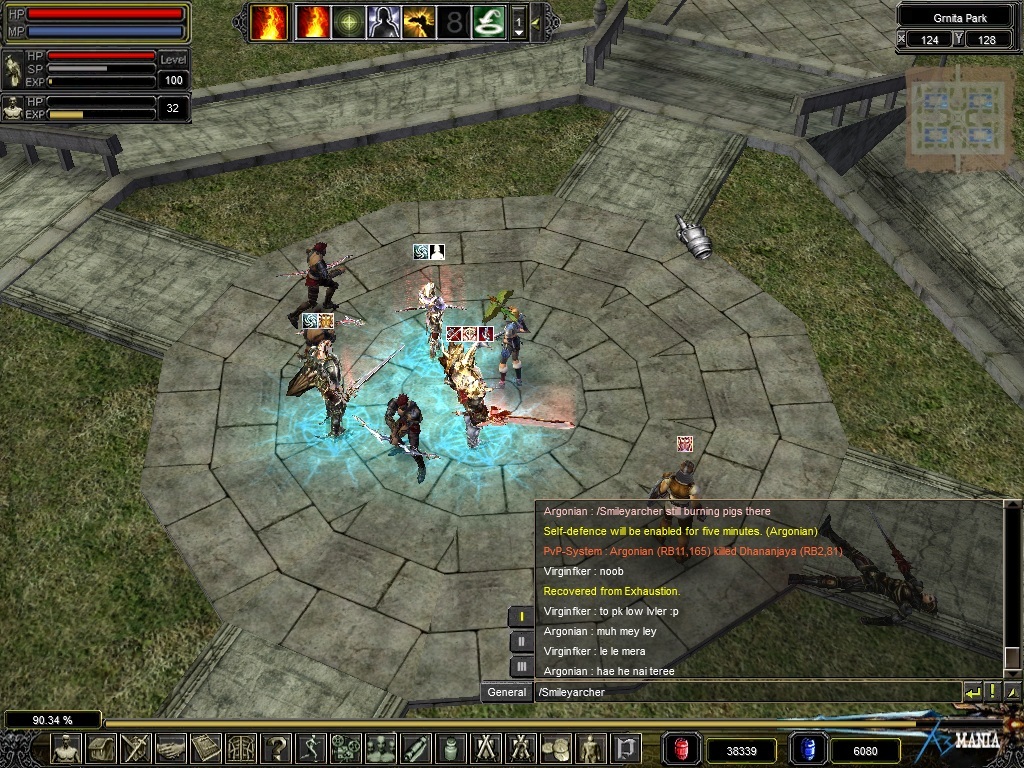The width and height of the screenshot is (1024, 768).
Task: Open the handshake trade menu icon
Action: pyautogui.click(x=171, y=747)
